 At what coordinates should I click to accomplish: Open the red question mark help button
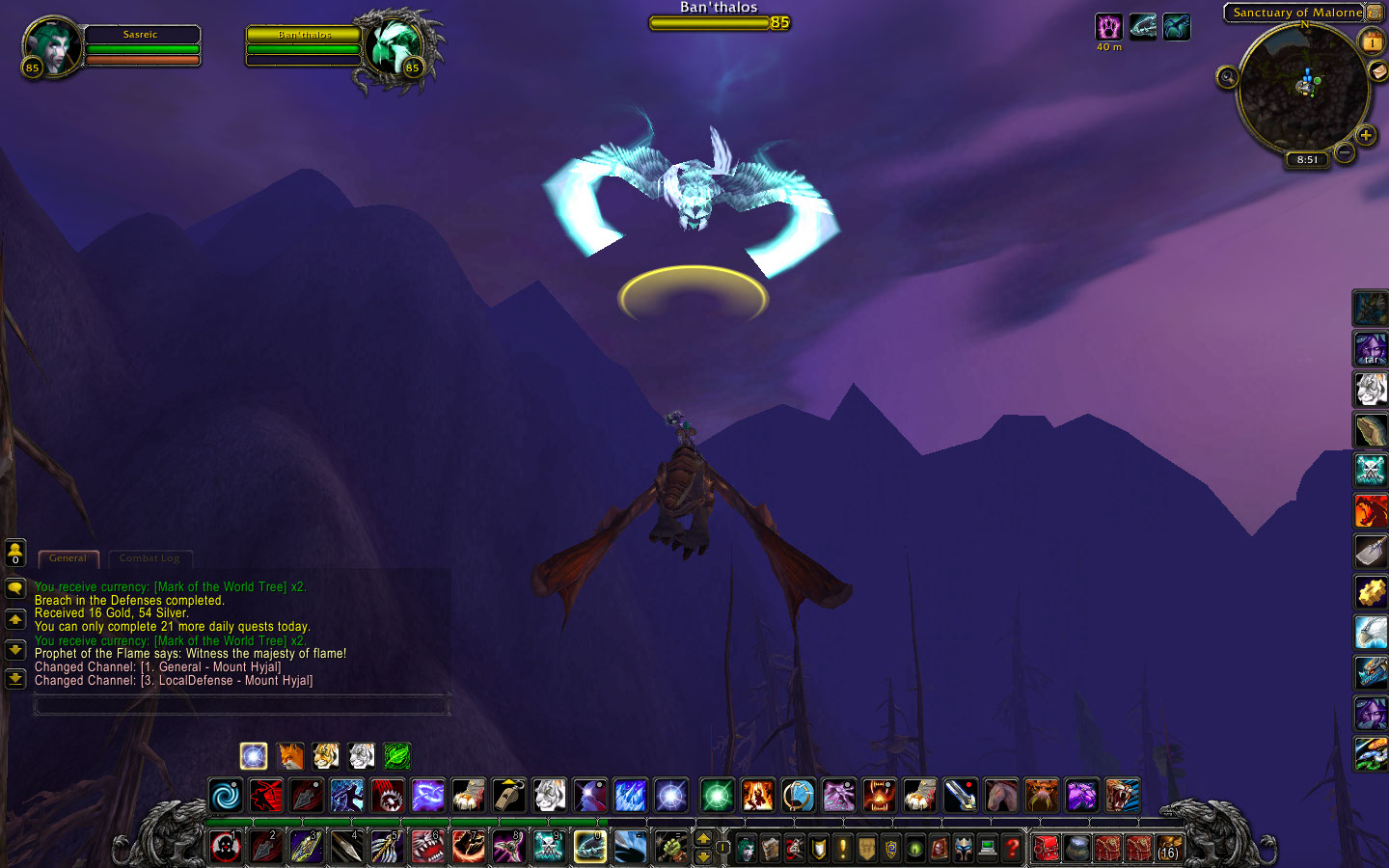coord(1012,848)
